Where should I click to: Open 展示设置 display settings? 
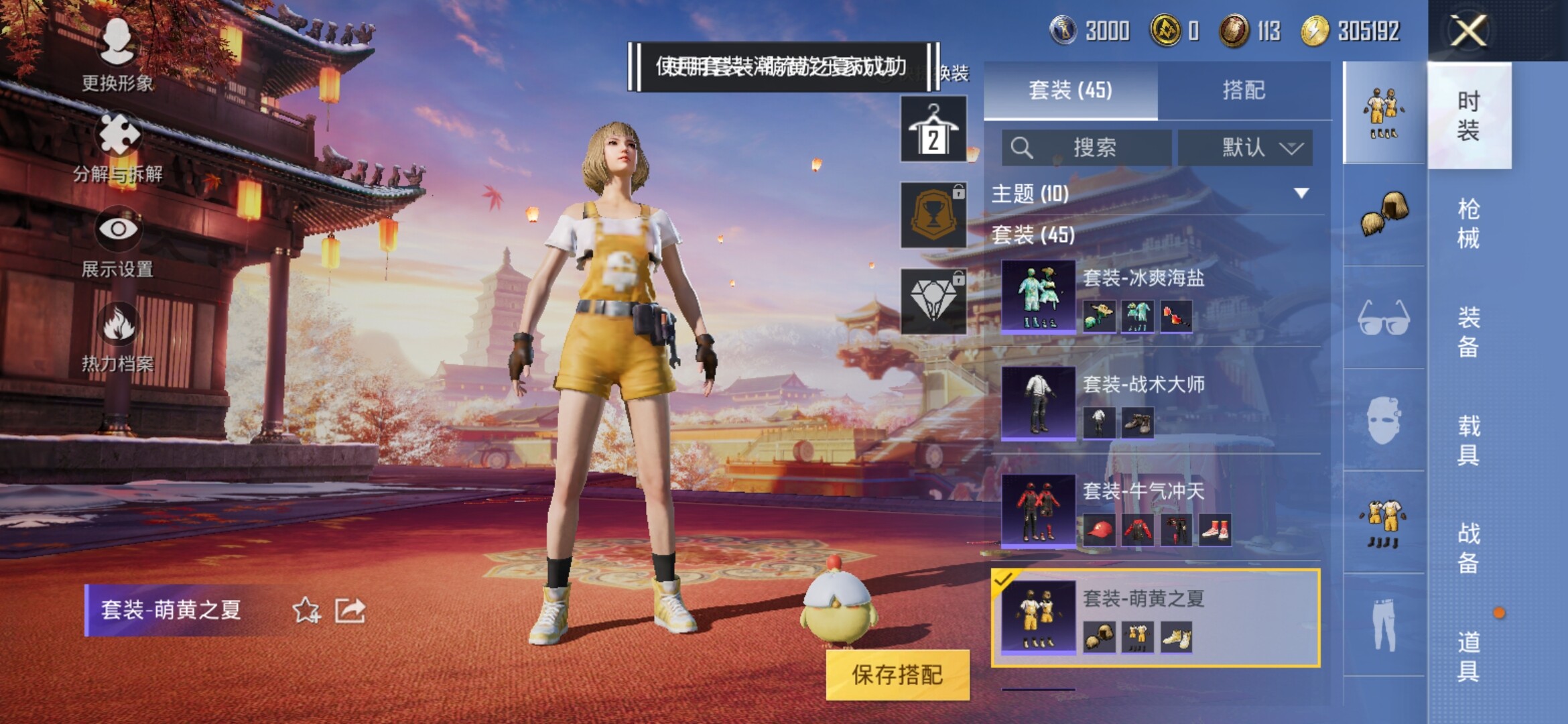coord(118,241)
